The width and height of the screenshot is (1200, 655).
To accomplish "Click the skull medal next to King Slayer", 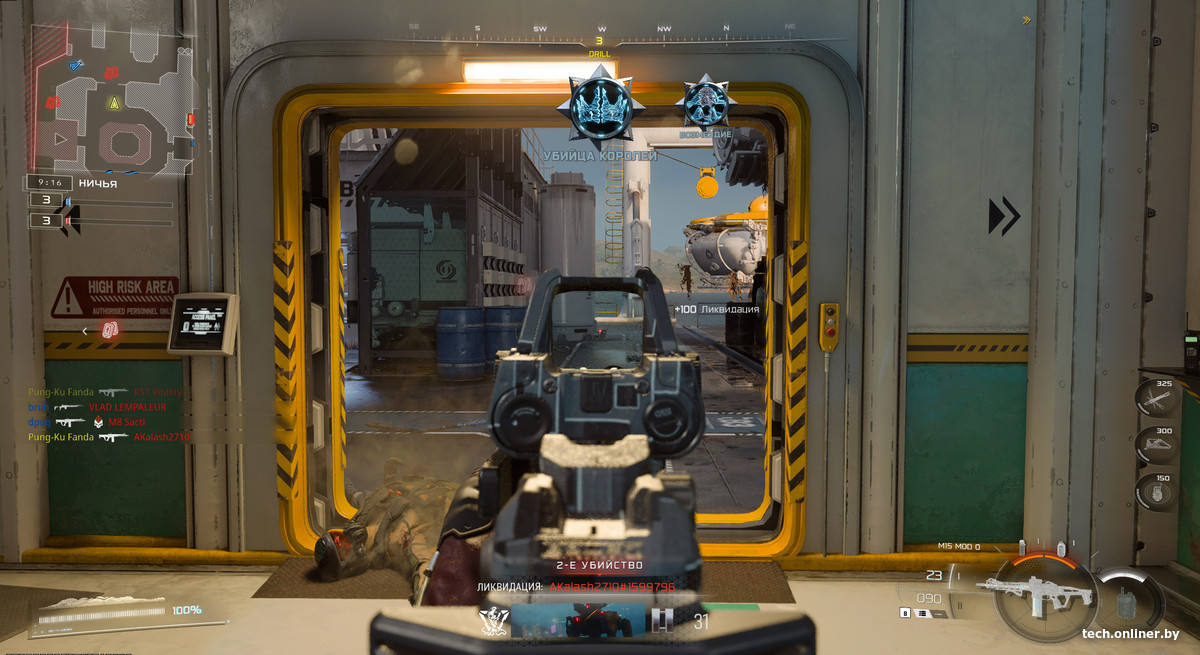I will click(x=706, y=101).
